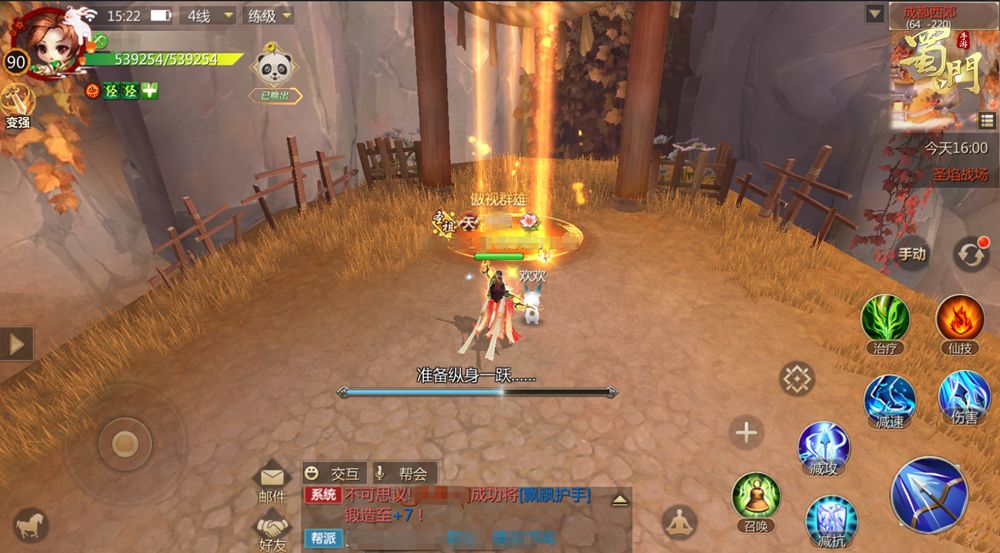This screenshot has height=553, width=1000.
Task: Open the 变强 power-up menu
Action: click(17, 104)
